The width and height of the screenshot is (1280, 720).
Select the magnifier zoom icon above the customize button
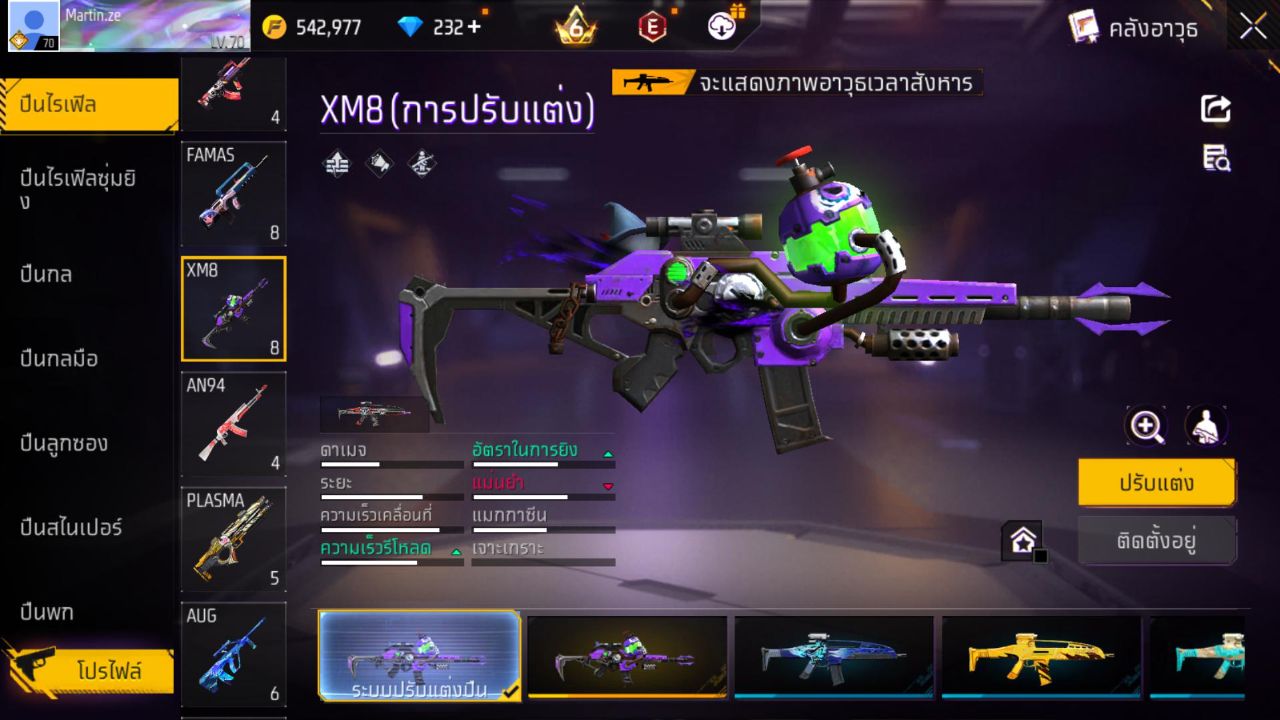1146,425
